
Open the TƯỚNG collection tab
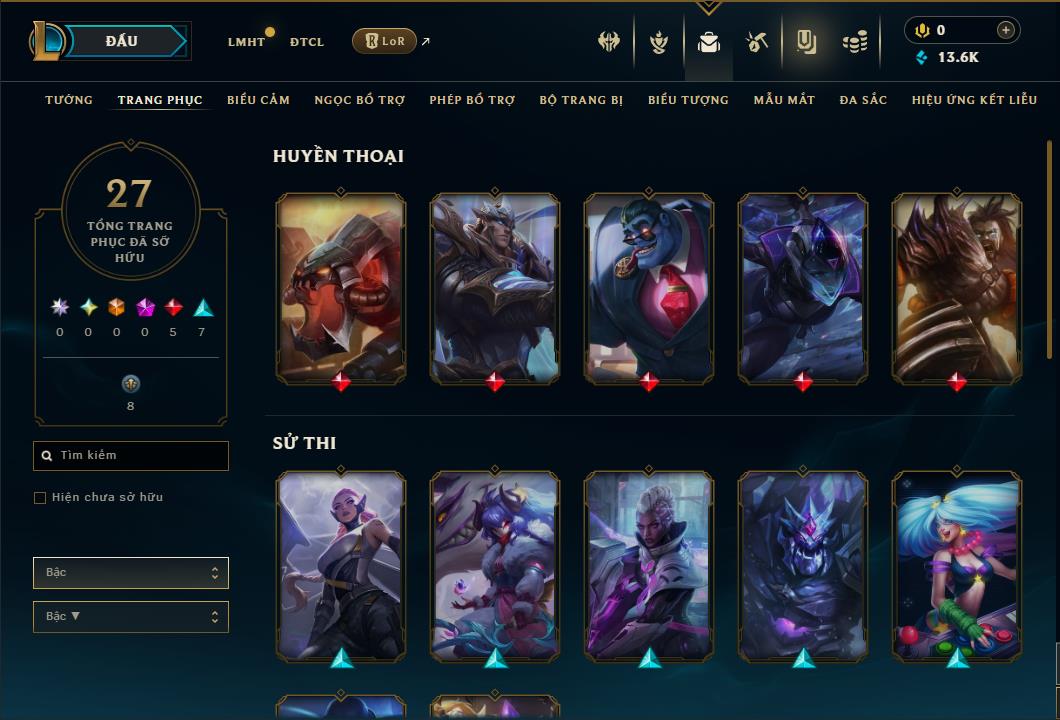69,100
